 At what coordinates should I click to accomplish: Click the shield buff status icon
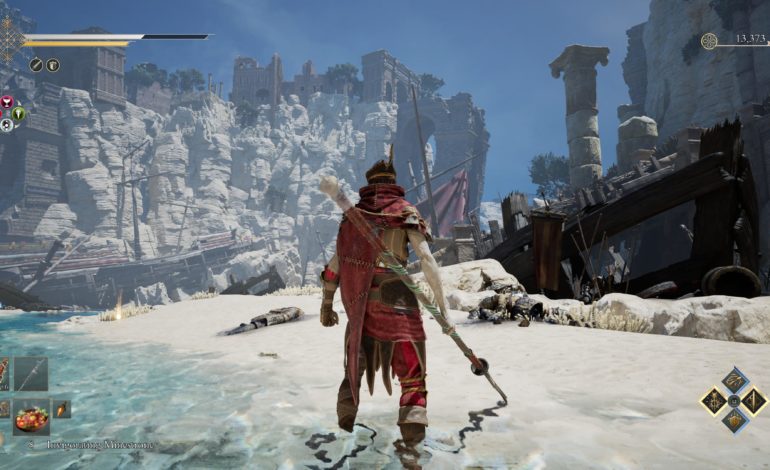[x=52, y=65]
